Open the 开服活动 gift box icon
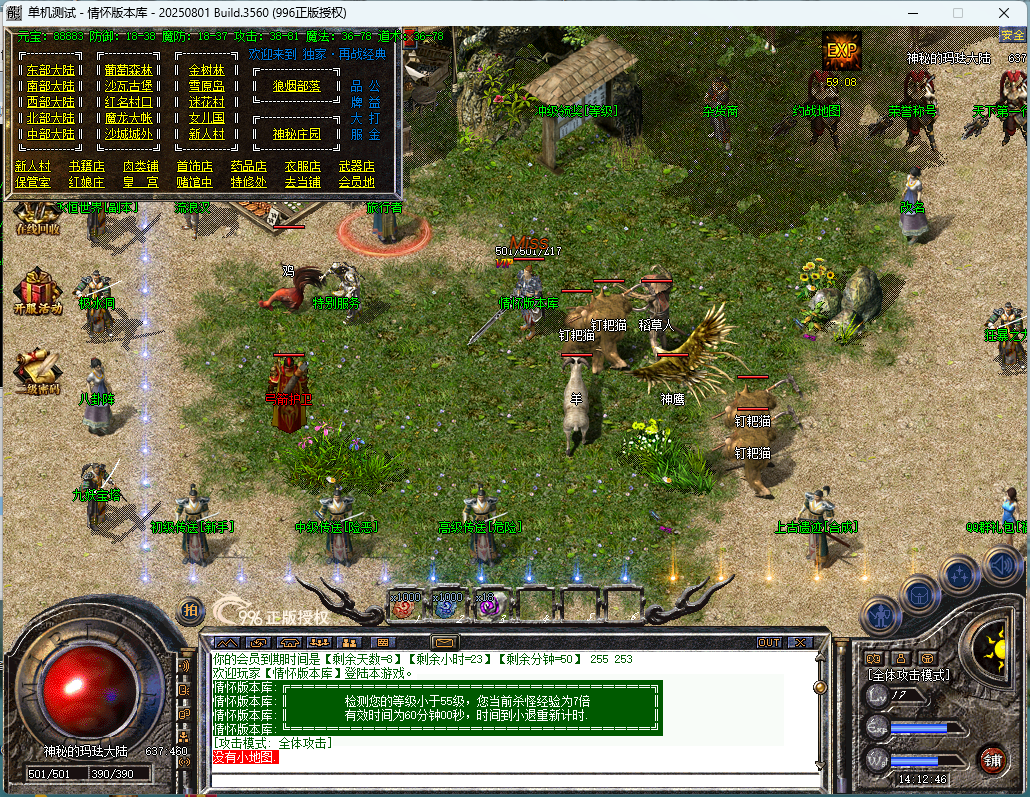The height and width of the screenshot is (797, 1030). 37,291
